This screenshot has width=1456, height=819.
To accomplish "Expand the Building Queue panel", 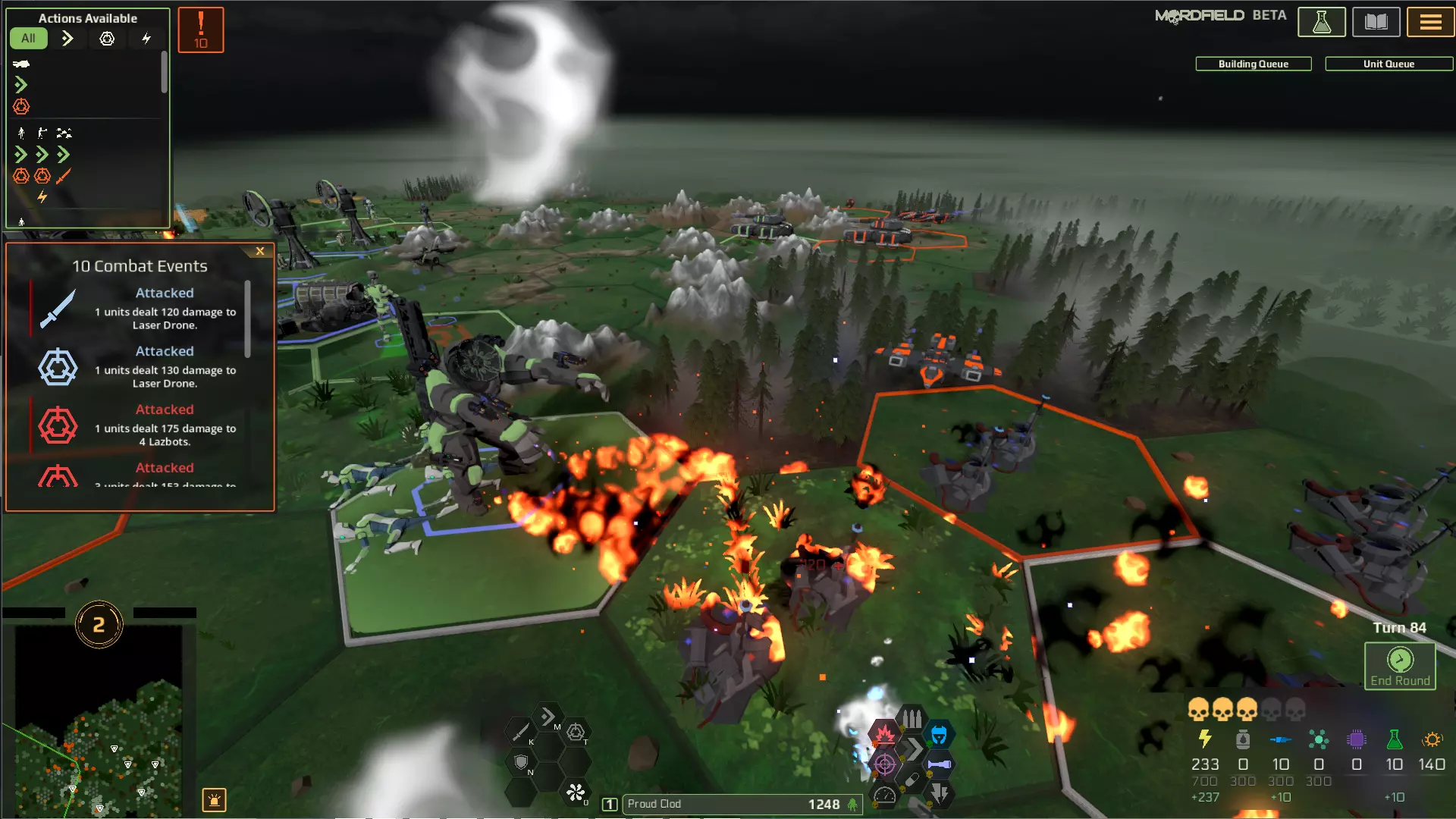I will click(1253, 64).
